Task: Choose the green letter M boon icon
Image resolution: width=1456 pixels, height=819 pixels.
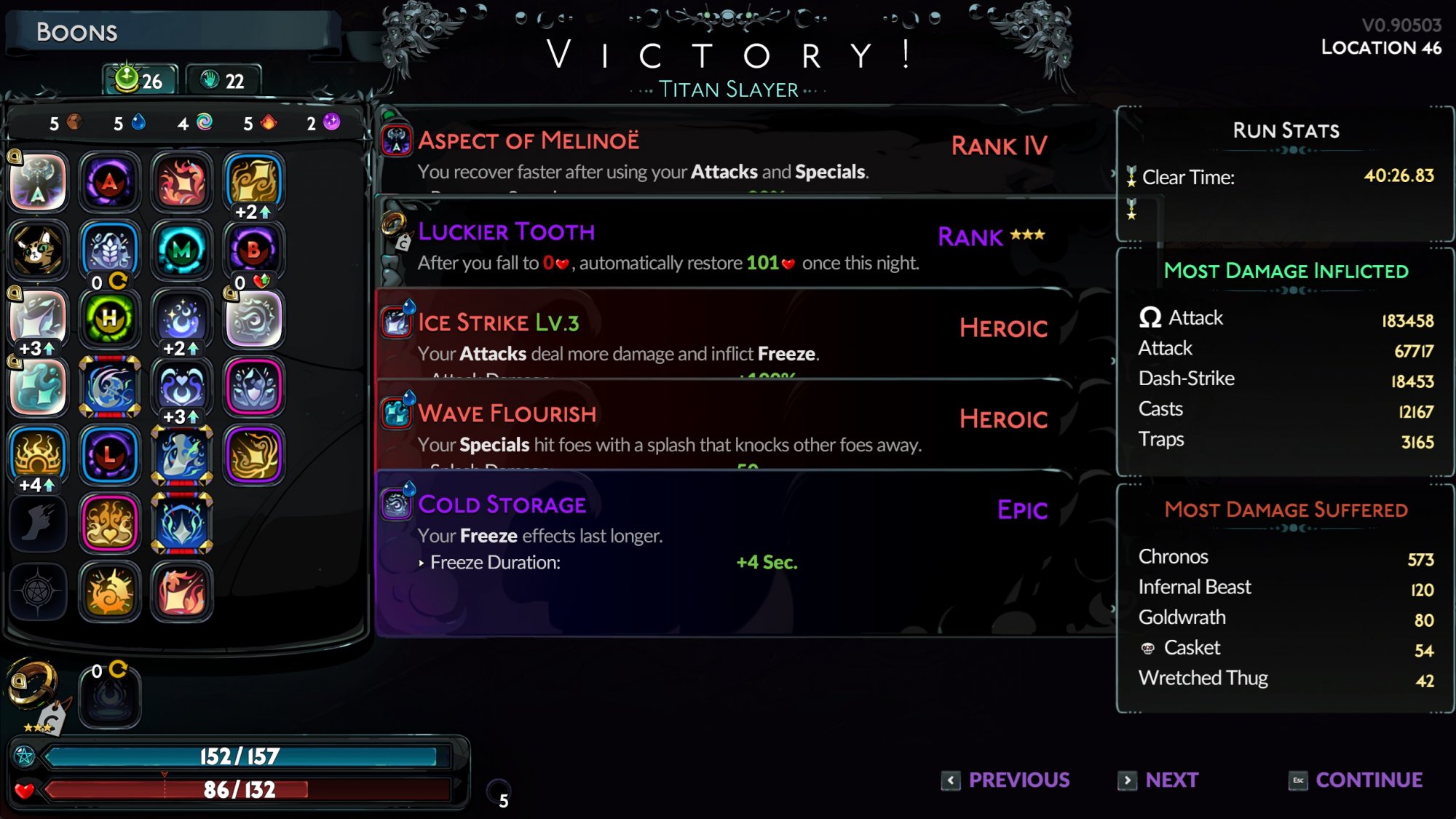Action: point(181,251)
